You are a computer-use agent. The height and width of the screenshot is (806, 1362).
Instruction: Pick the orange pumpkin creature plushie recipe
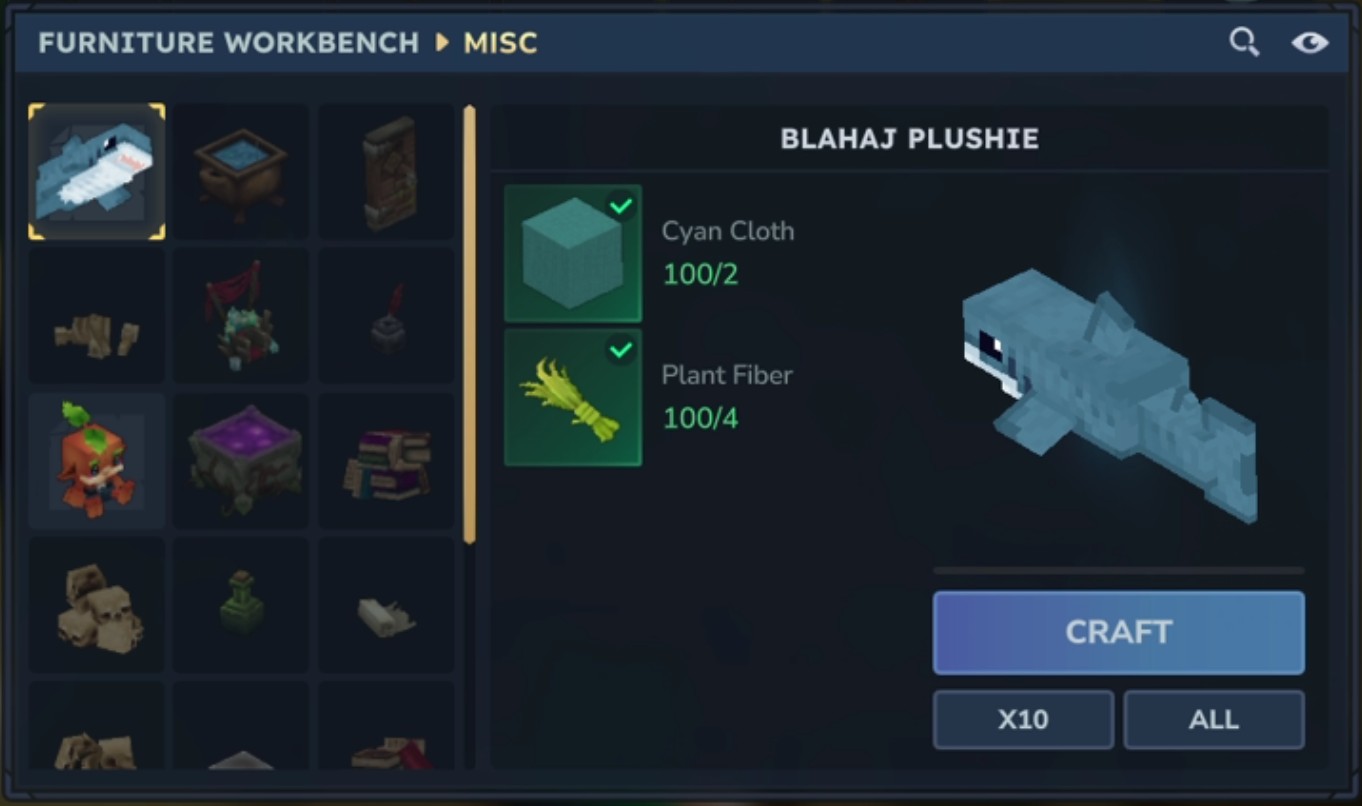[97, 460]
